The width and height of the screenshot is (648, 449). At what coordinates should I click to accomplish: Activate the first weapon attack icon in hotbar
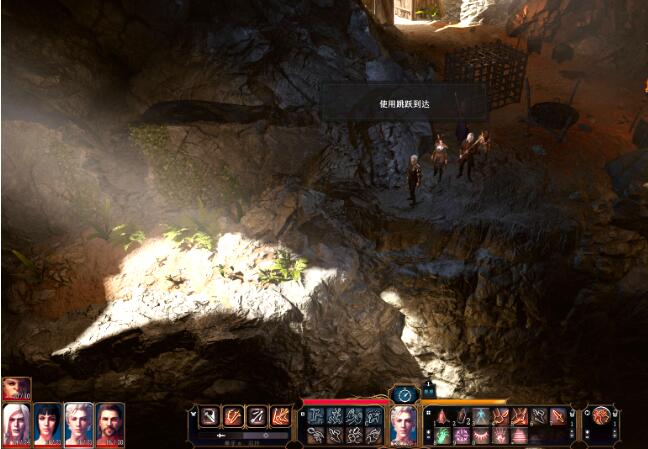pyautogui.click(x=209, y=416)
